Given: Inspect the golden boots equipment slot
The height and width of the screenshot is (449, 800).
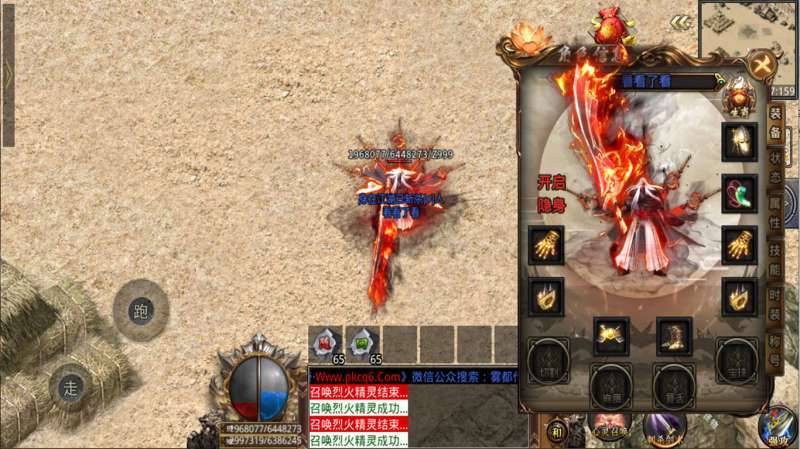Looking at the screenshot, I should (674, 336).
